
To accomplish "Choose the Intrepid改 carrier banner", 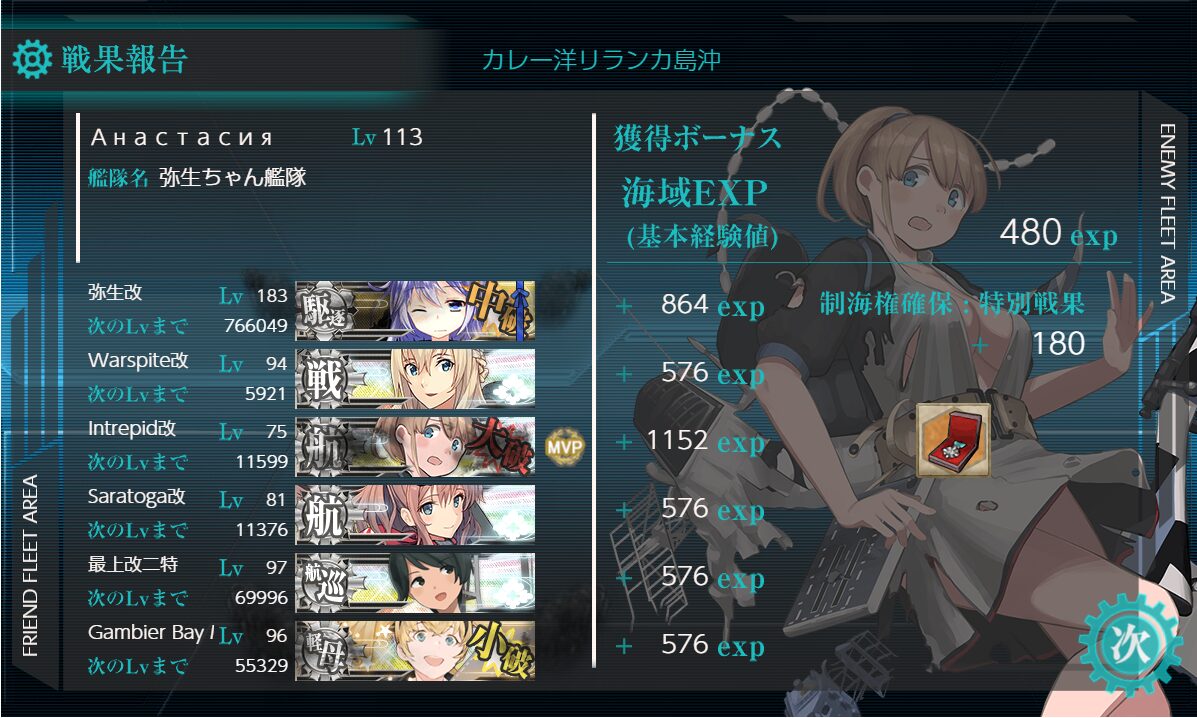I will [415, 446].
